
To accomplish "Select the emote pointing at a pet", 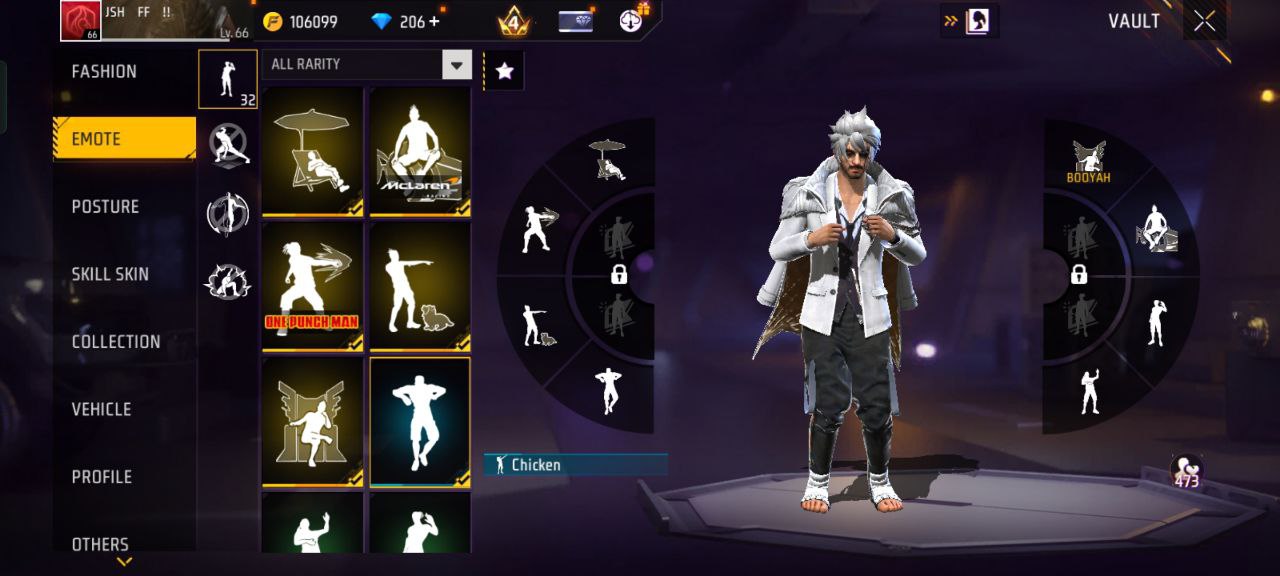I will (420, 286).
